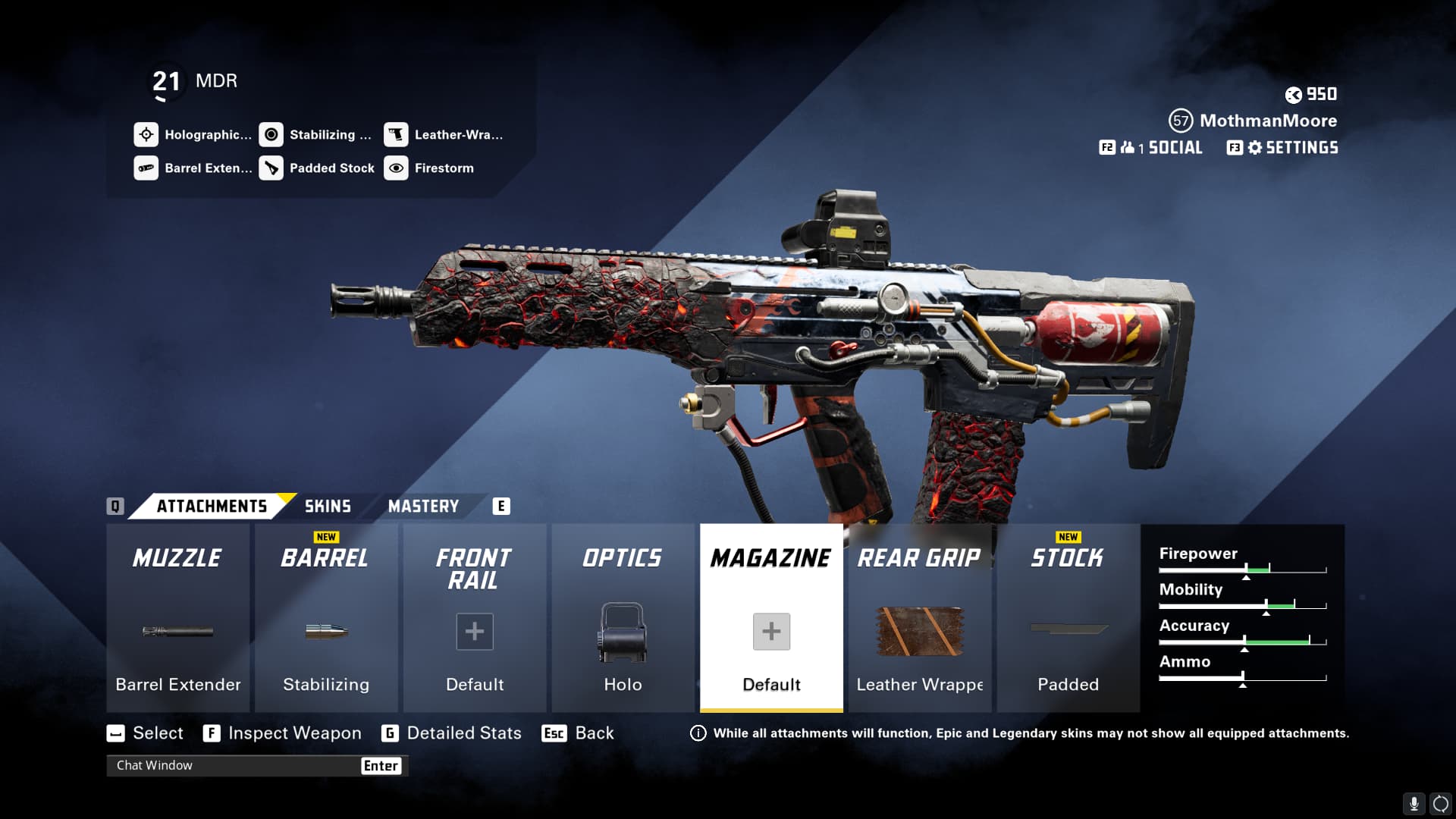The image size is (1456, 819).
Task: Click the Magazine attachment slot
Action: (x=771, y=618)
